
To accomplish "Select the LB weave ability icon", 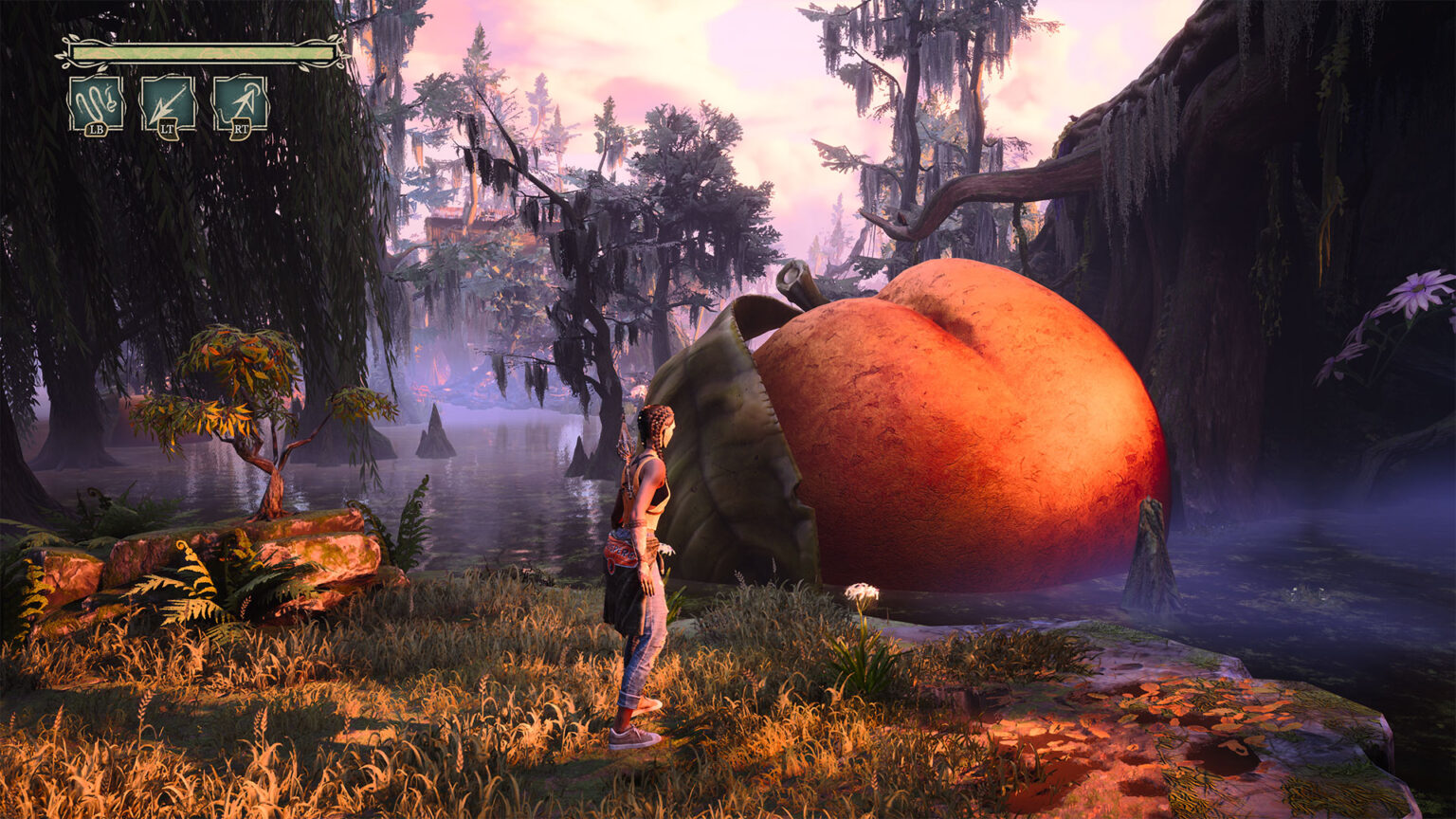I will 94,100.
